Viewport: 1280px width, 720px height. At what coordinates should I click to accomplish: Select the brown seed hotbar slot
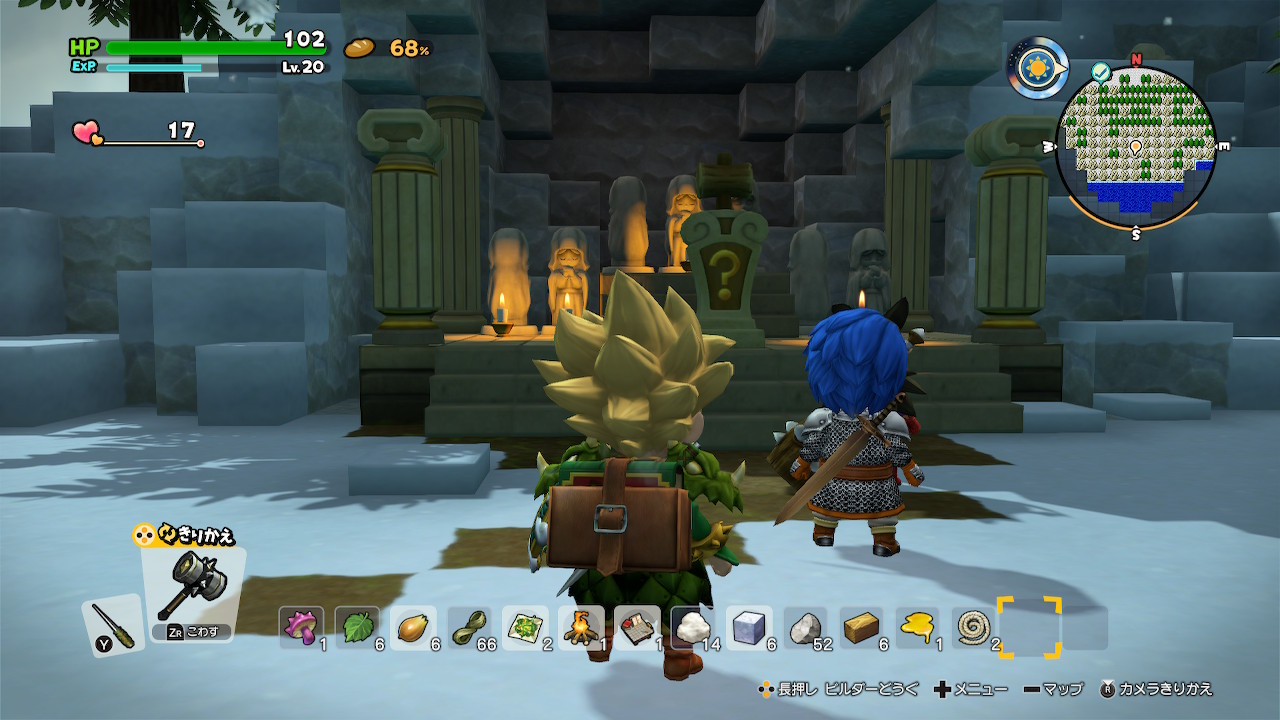click(413, 628)
